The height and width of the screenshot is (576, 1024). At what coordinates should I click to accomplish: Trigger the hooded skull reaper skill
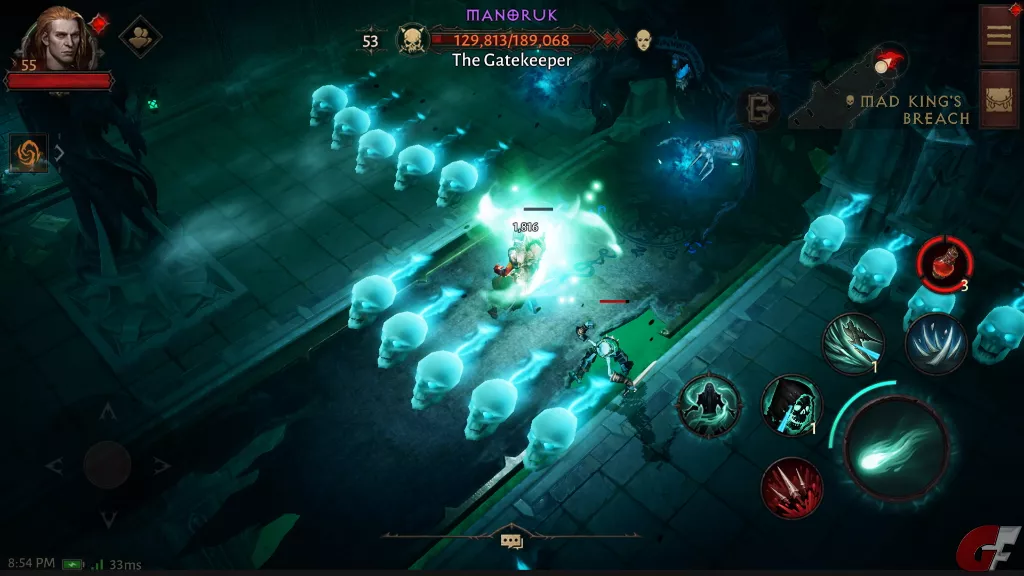pyautogui.click(x=791, y=405)
